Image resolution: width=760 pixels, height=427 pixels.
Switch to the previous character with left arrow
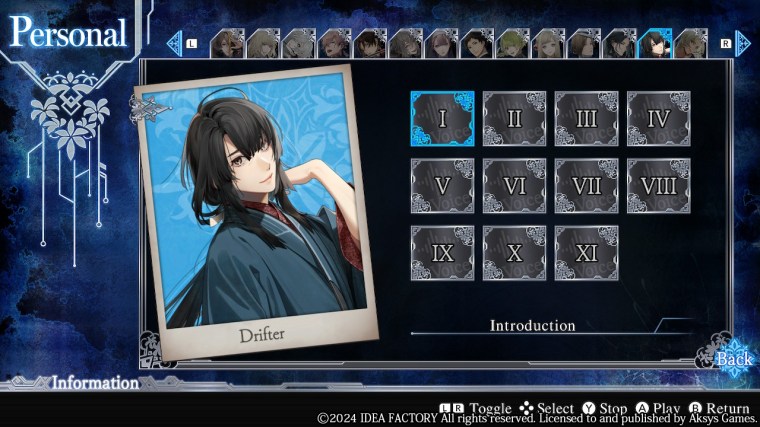tap(175, 43)
